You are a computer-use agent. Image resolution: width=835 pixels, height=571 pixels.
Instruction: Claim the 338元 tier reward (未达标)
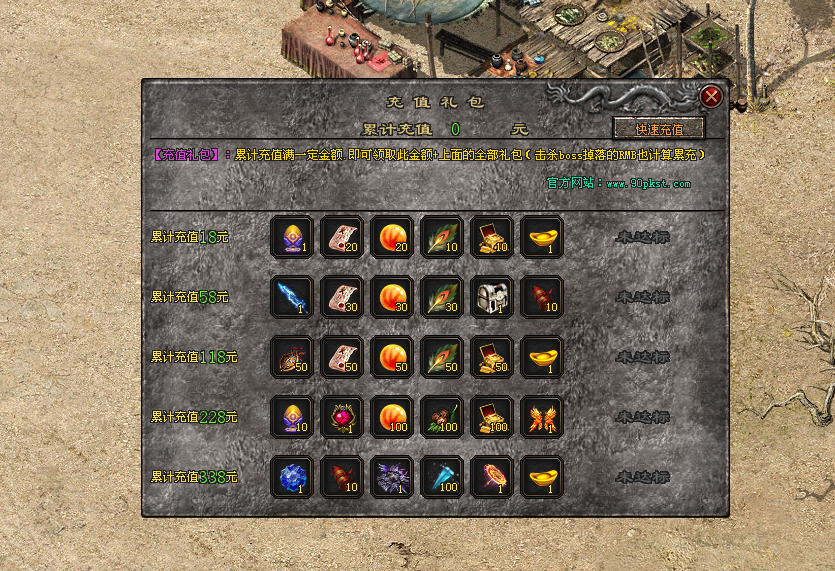click(642, 477)
